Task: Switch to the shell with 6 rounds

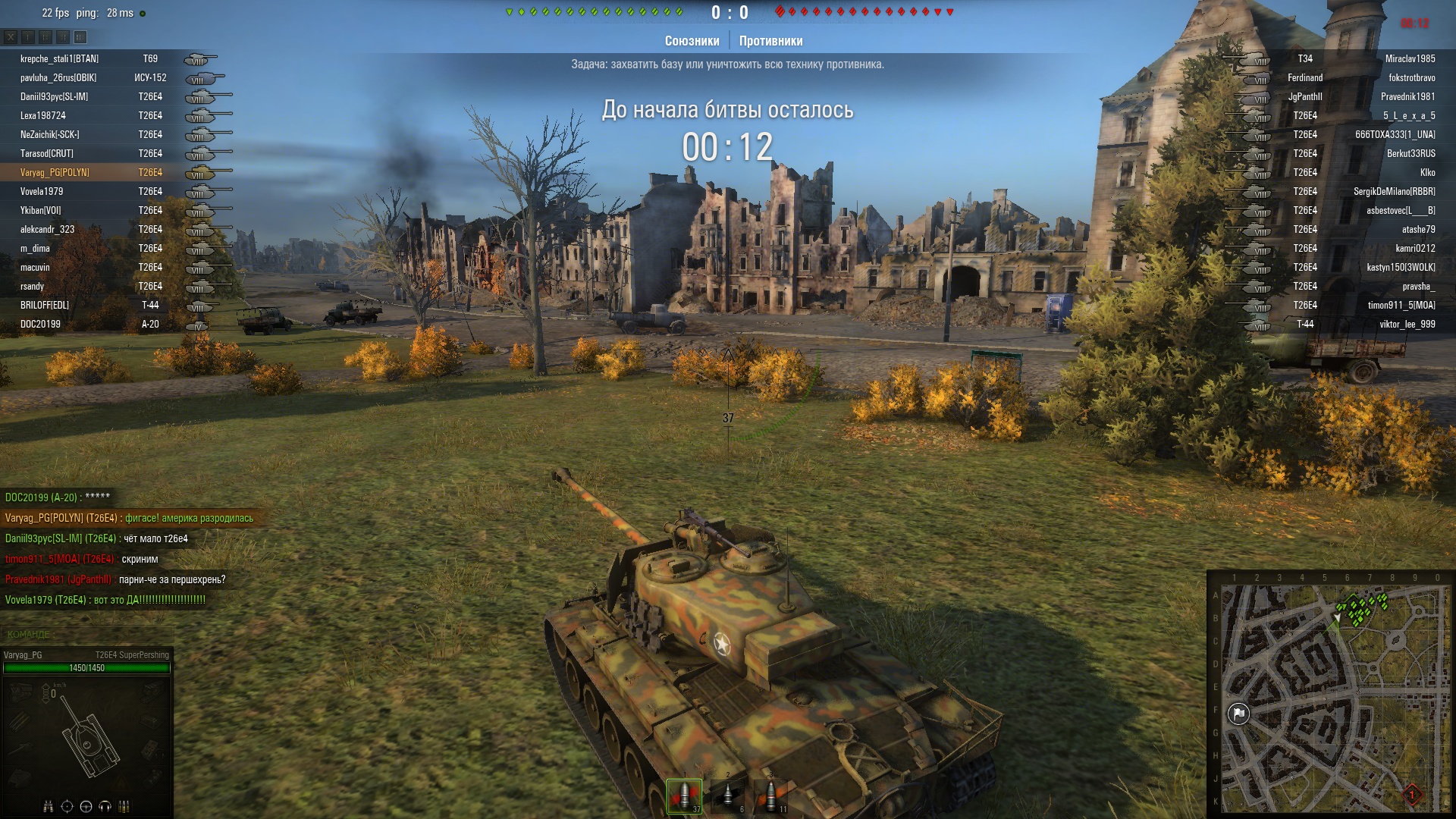Action: pyautogui.click(x=727, y=795)
